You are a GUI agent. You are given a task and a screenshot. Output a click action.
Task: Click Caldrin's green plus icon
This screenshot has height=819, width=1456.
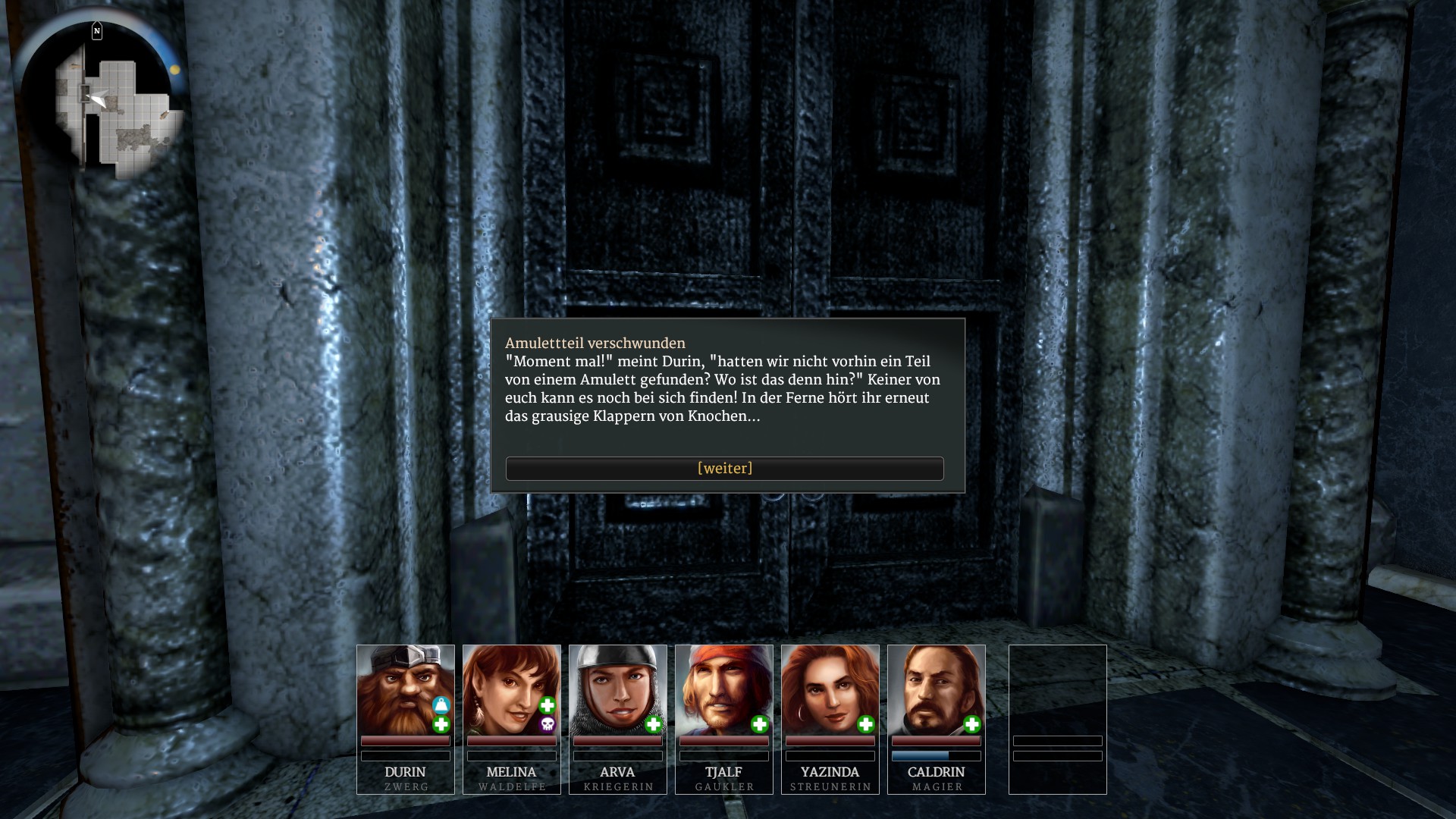[972, 725]
